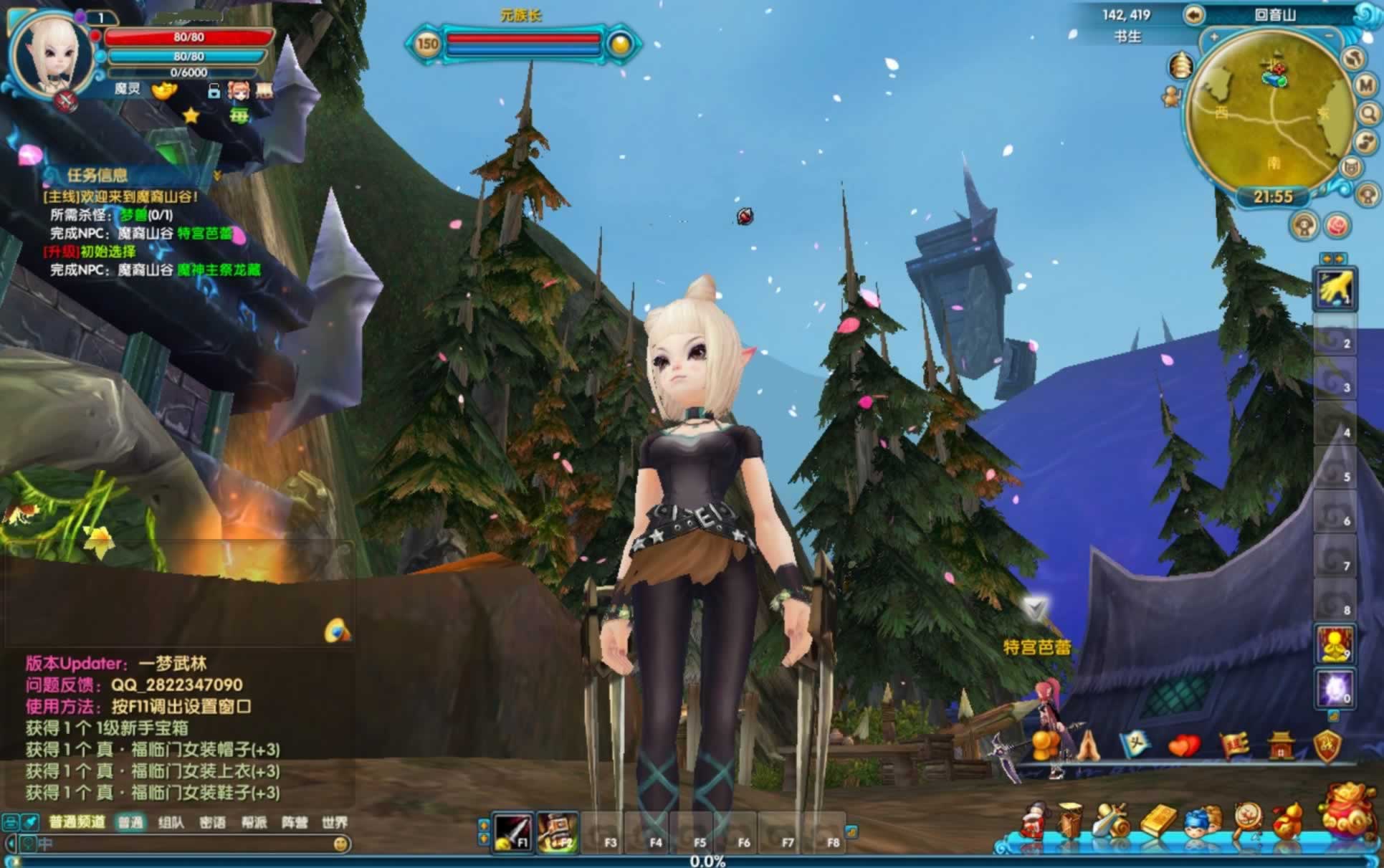The height and width of the screenshot is (868, 1384).
Task: Open the emoji smiley picker in chat
Action: (x=341, y=844)
